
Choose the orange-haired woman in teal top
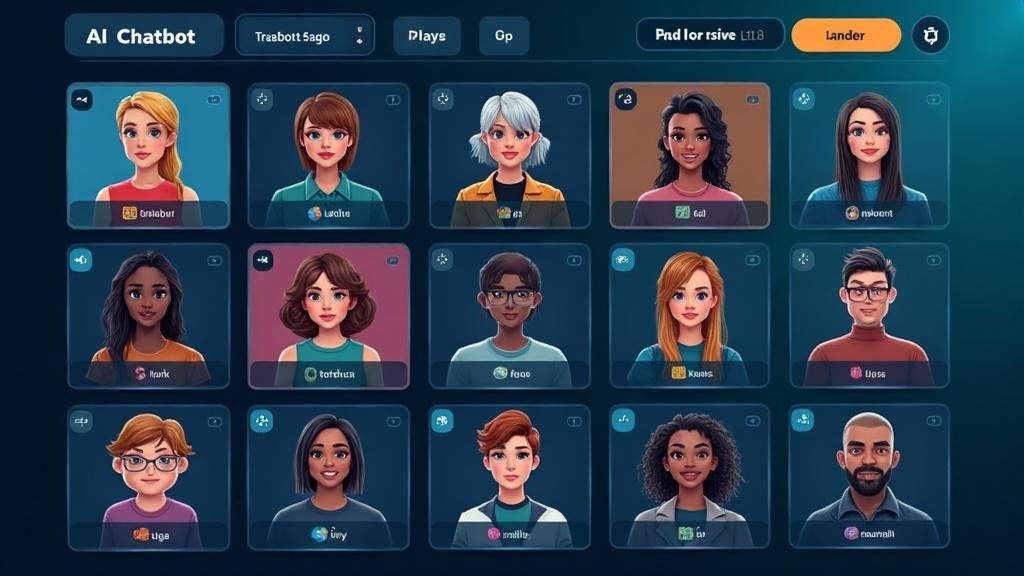690,315
